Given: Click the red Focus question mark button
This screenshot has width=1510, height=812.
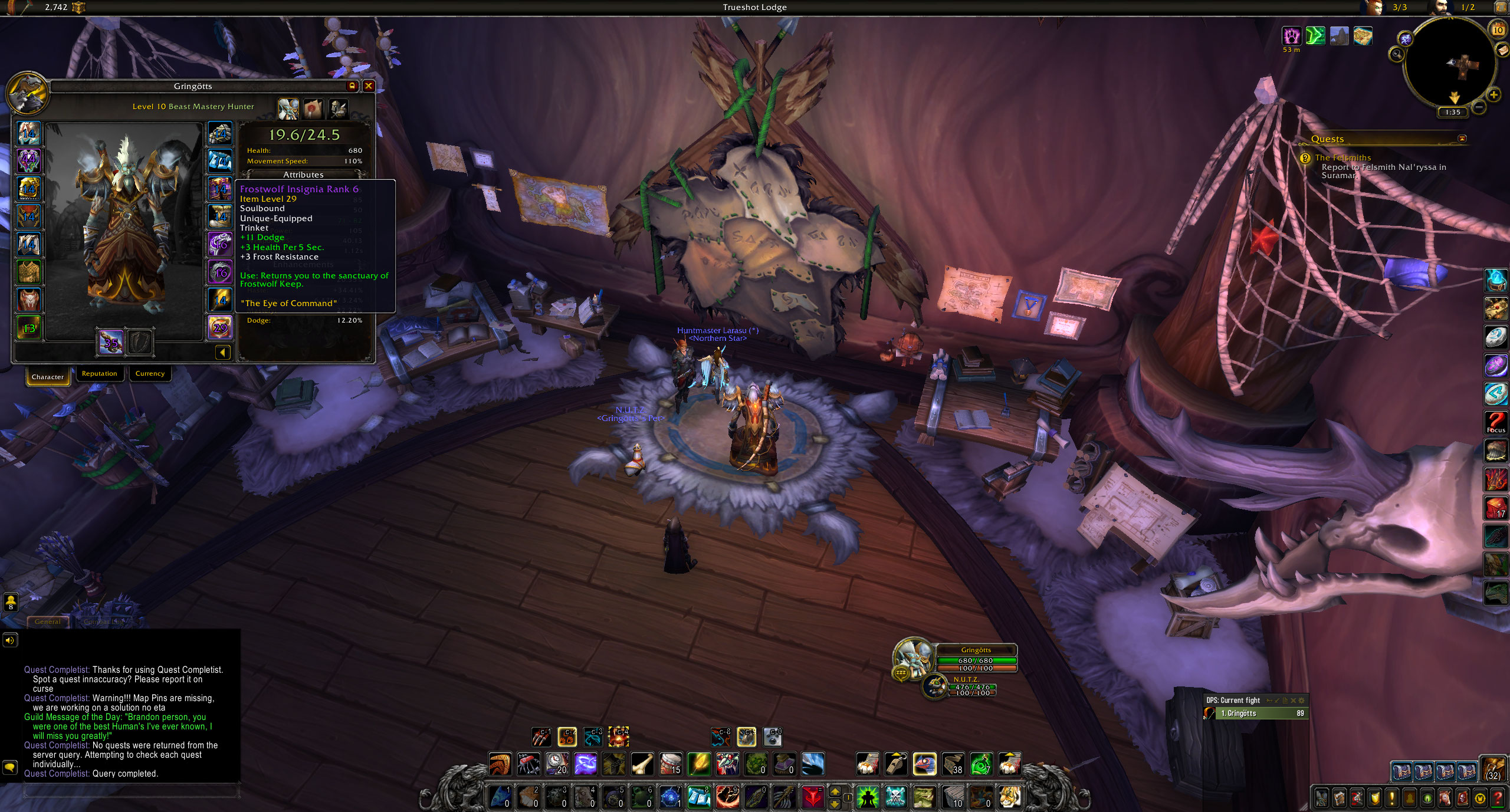Looking at the screenshot, I should coord(1496,422).
